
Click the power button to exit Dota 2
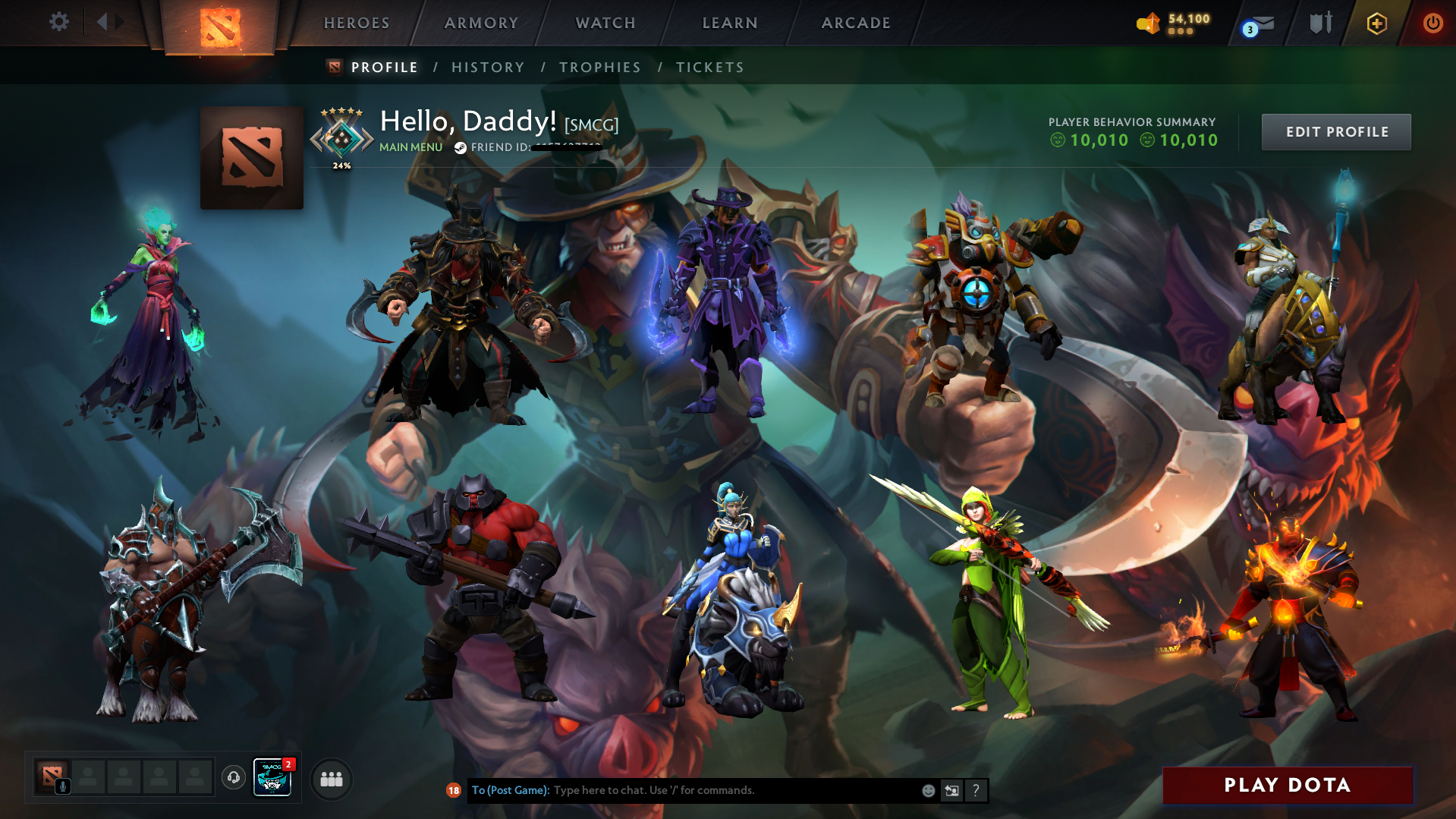tap(1432, 23)
